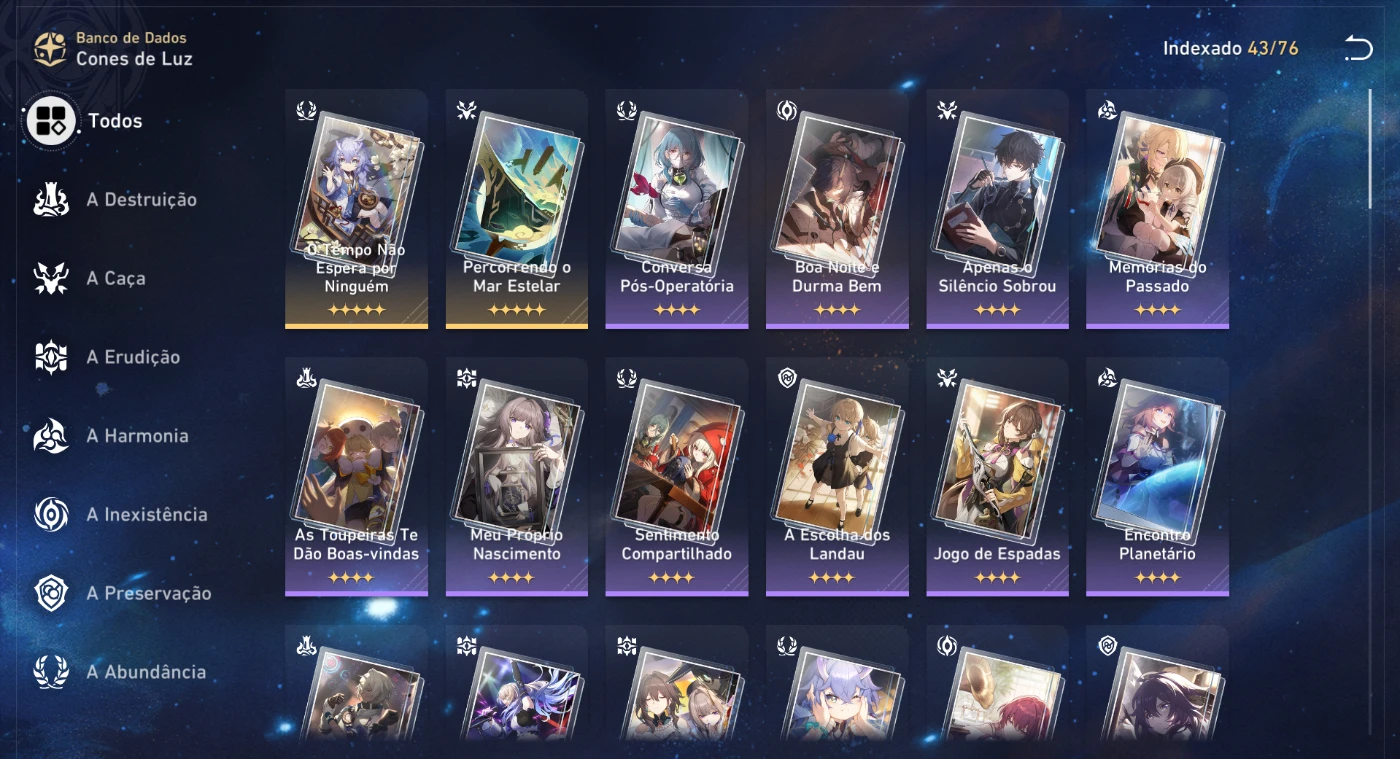1400x759 pixels.
Task: Open the Memórias do Passado light cone
Action: click(x=1156, y=208)
